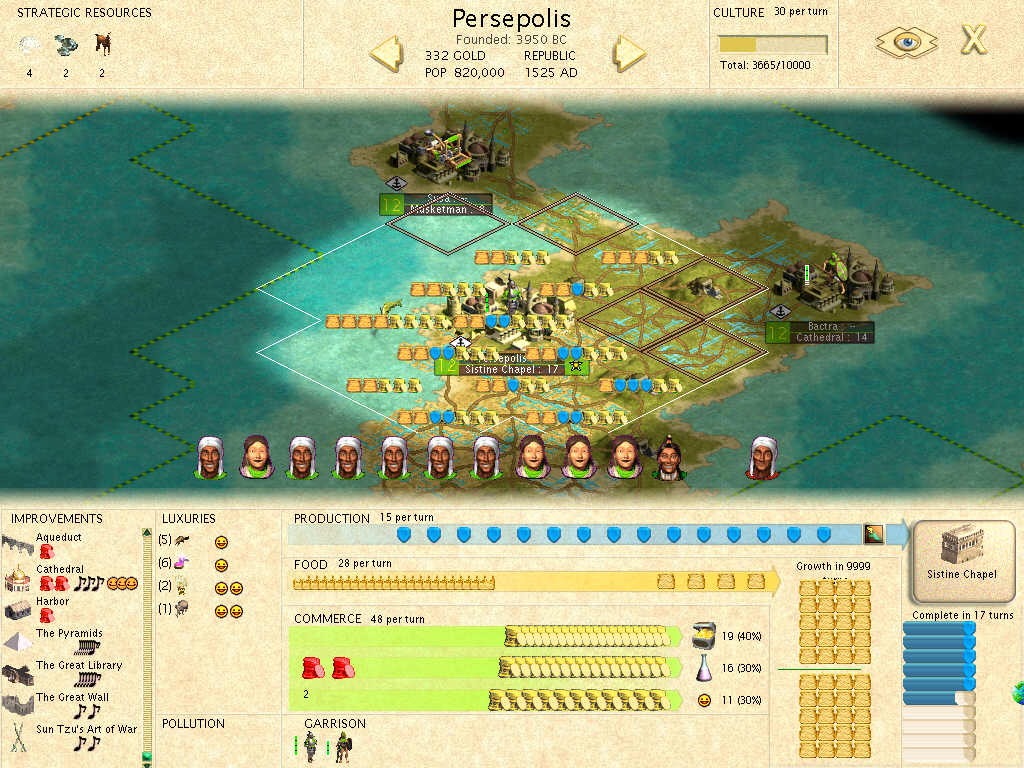Select the Aqueduct improvement entry
This screenshot has height=768, width=1024.
point(58,537)
